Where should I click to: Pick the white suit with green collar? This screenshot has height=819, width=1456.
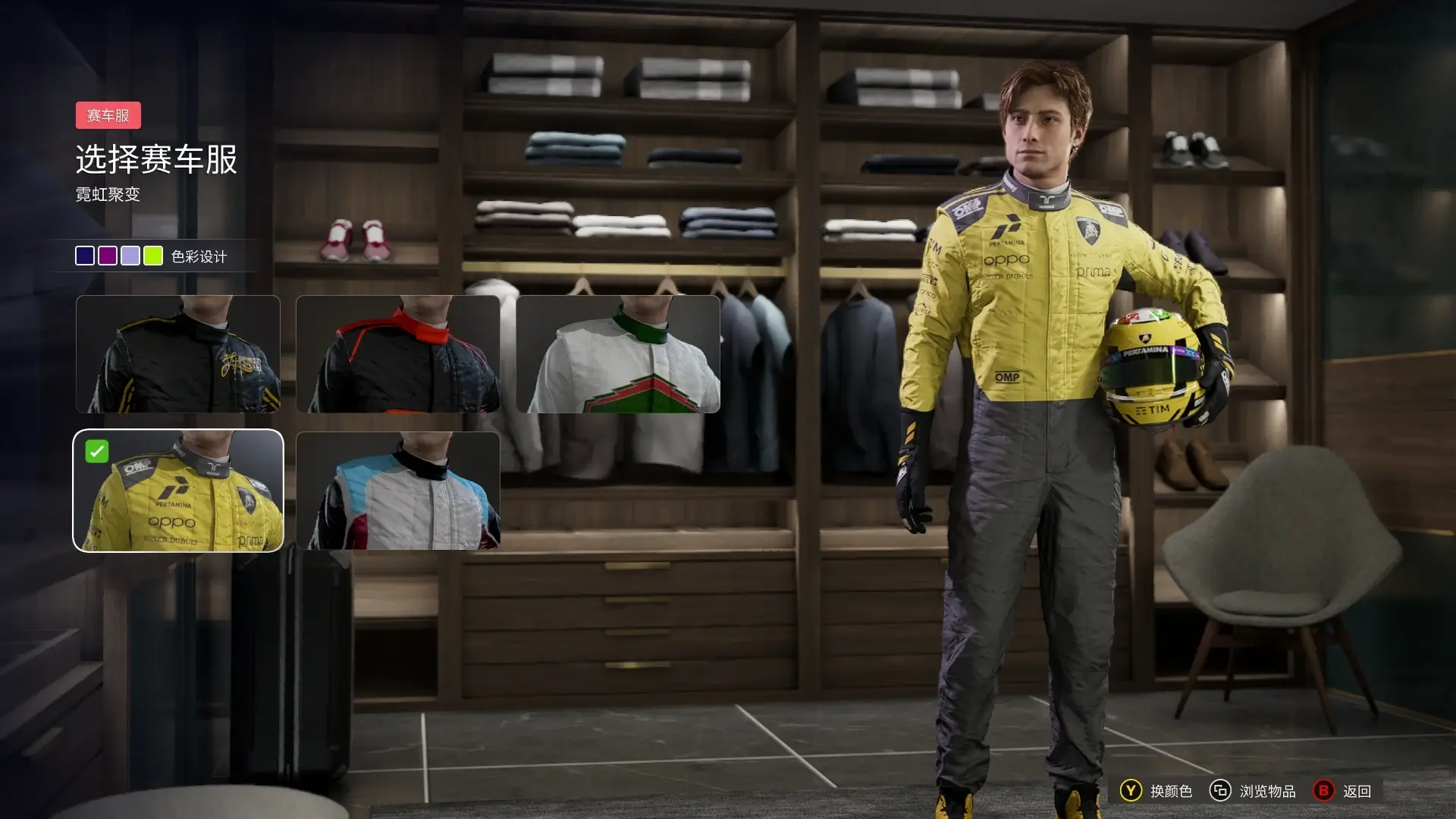(x=618, y=354)
